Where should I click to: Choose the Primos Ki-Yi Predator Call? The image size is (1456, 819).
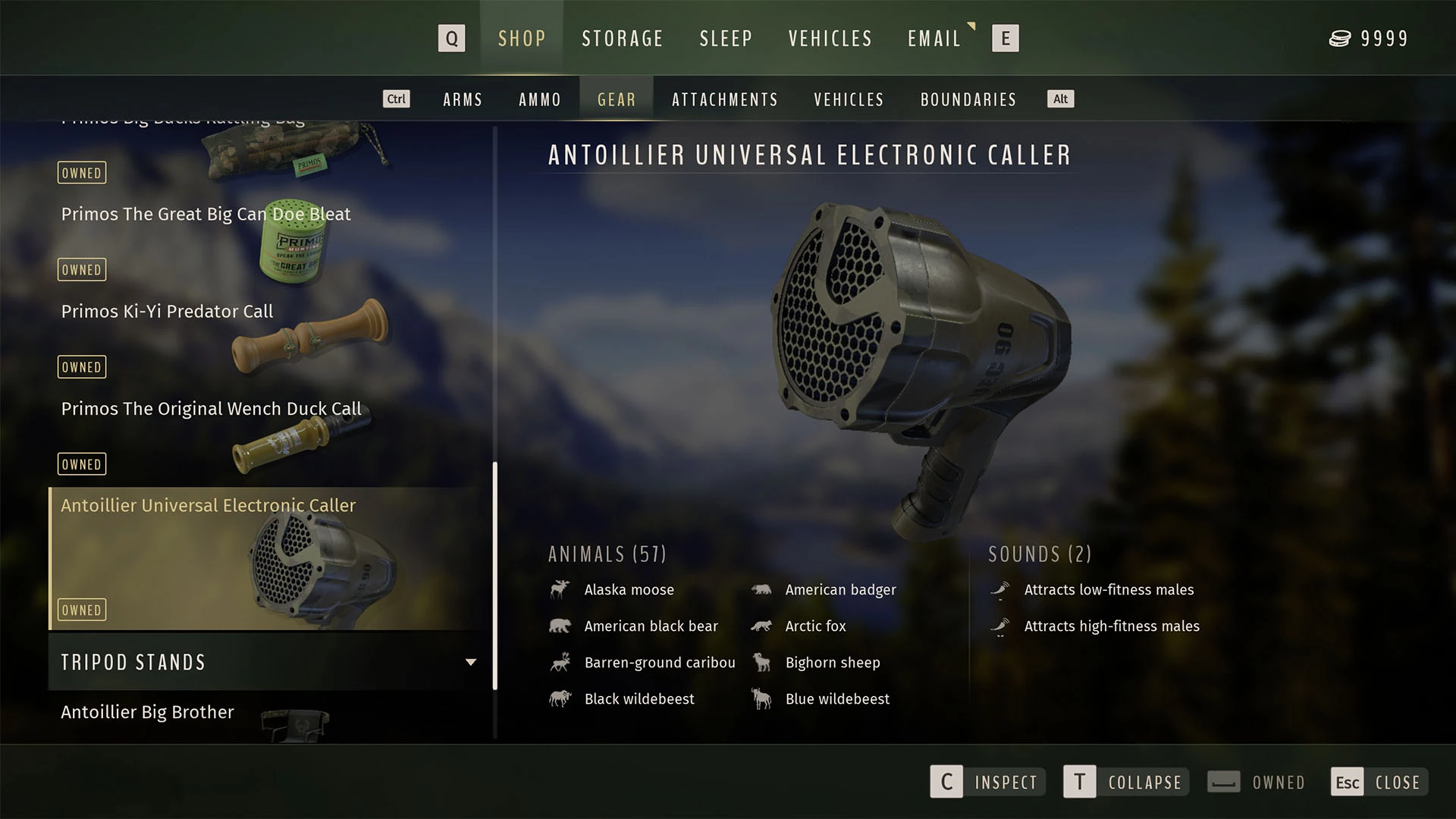coord(167,312)
